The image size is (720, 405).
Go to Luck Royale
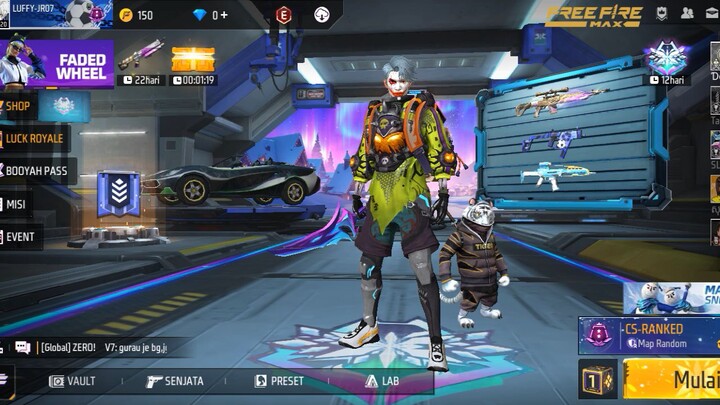[x=34, y=138]
